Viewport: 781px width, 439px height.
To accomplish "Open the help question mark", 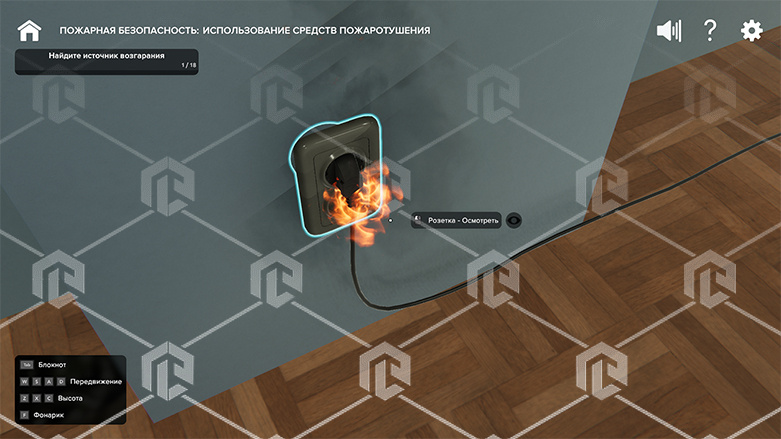I will [710, 31].
